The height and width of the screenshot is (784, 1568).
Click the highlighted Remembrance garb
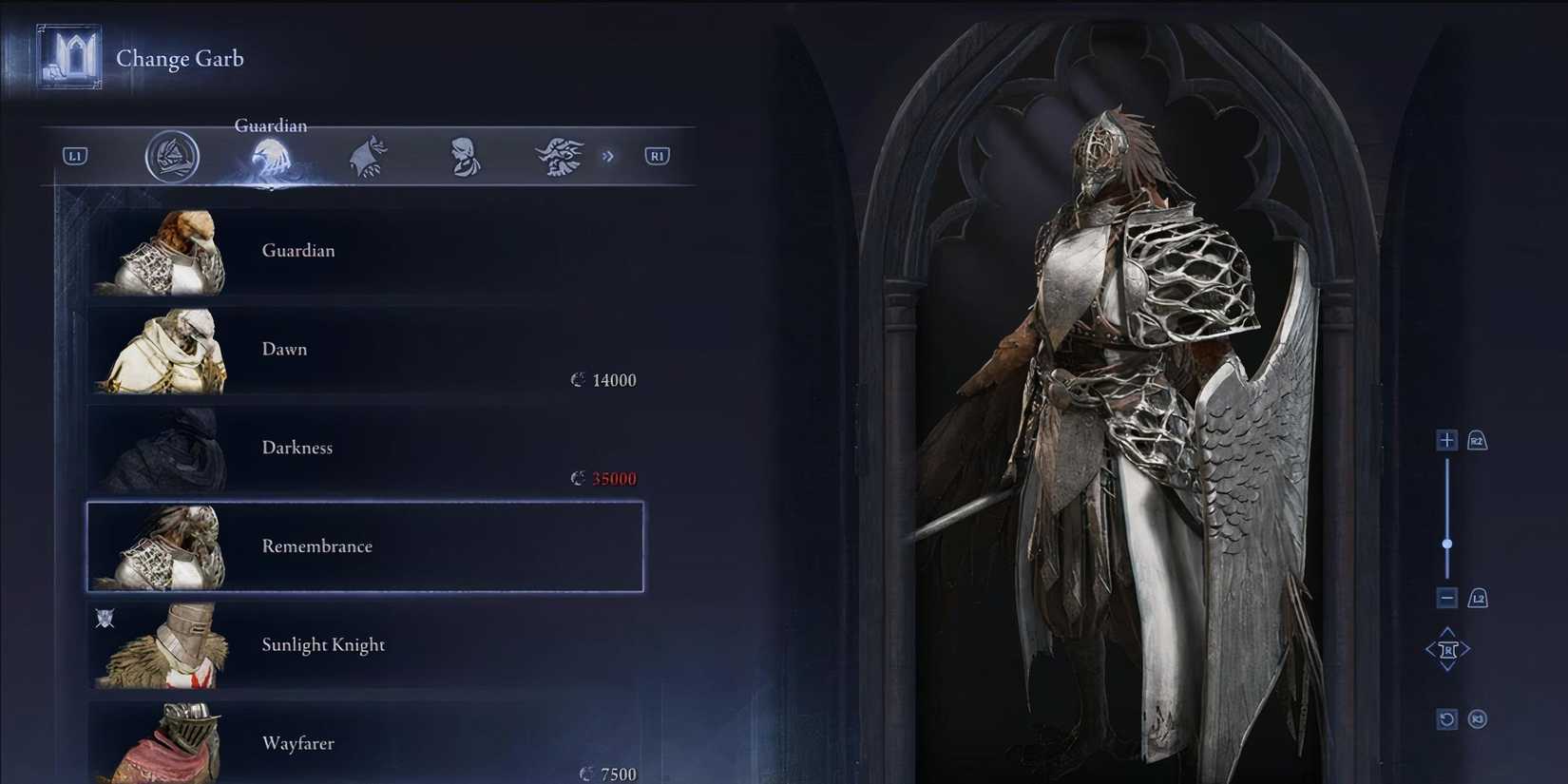364,546
